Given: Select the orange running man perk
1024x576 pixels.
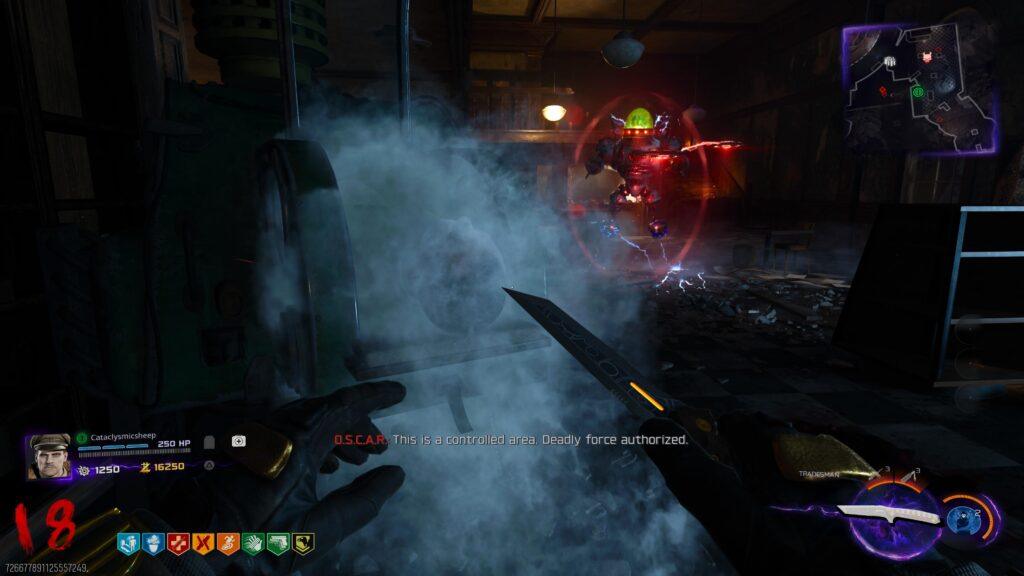Looking at the screenshot, I should point(228,543).
